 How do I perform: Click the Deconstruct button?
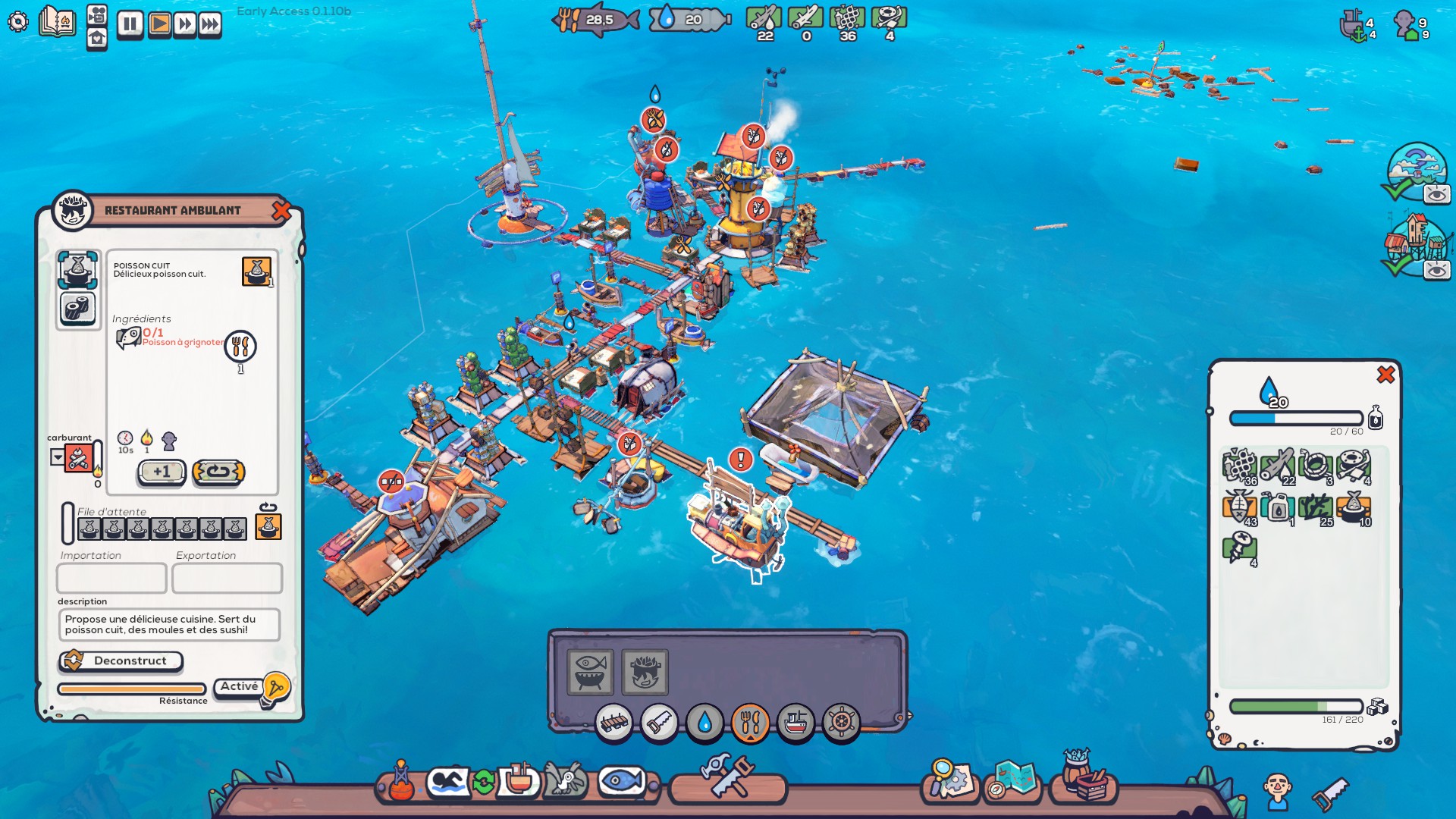(120, 661)
